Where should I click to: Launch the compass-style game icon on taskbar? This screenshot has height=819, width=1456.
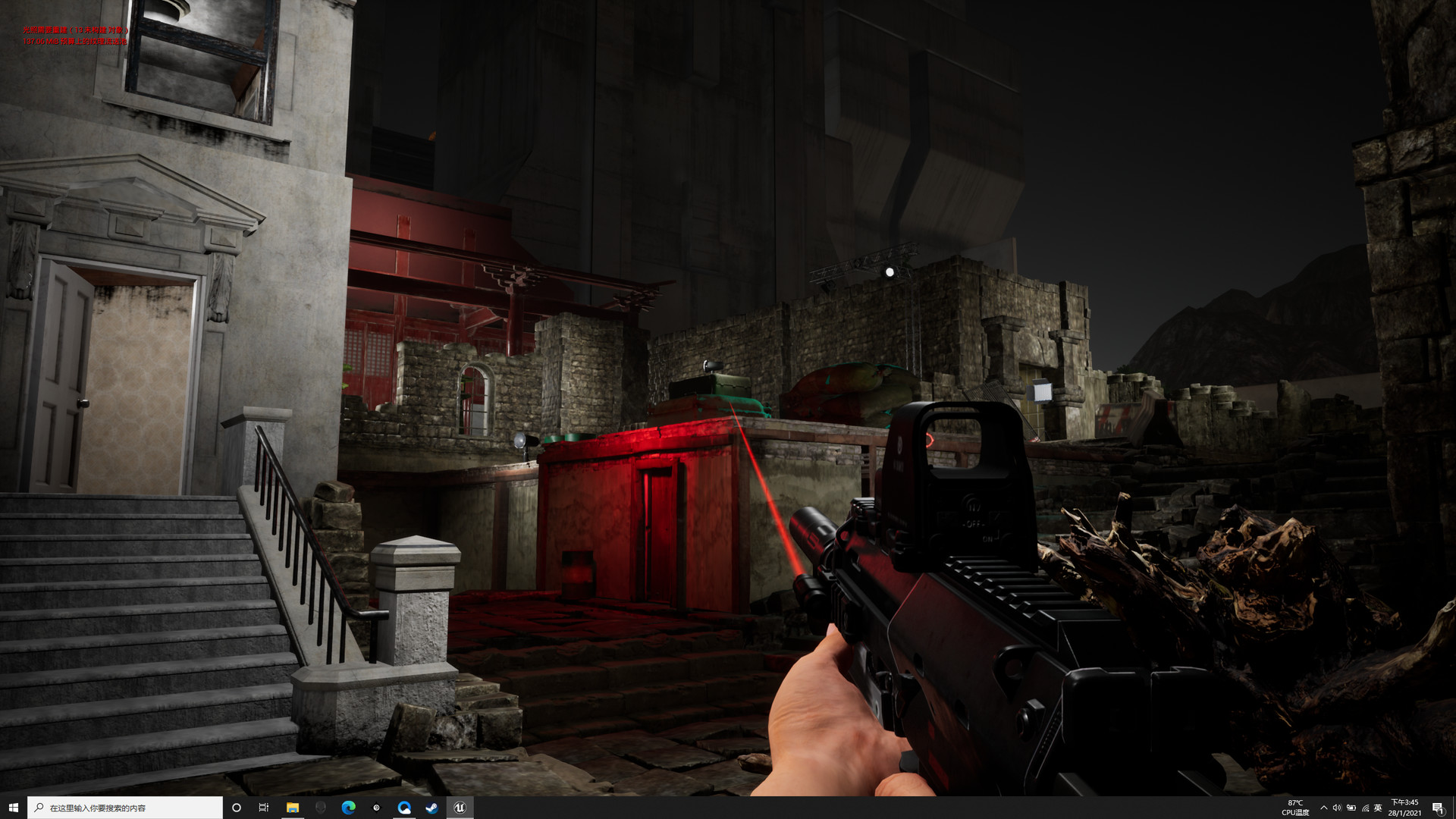coord(377,808)
